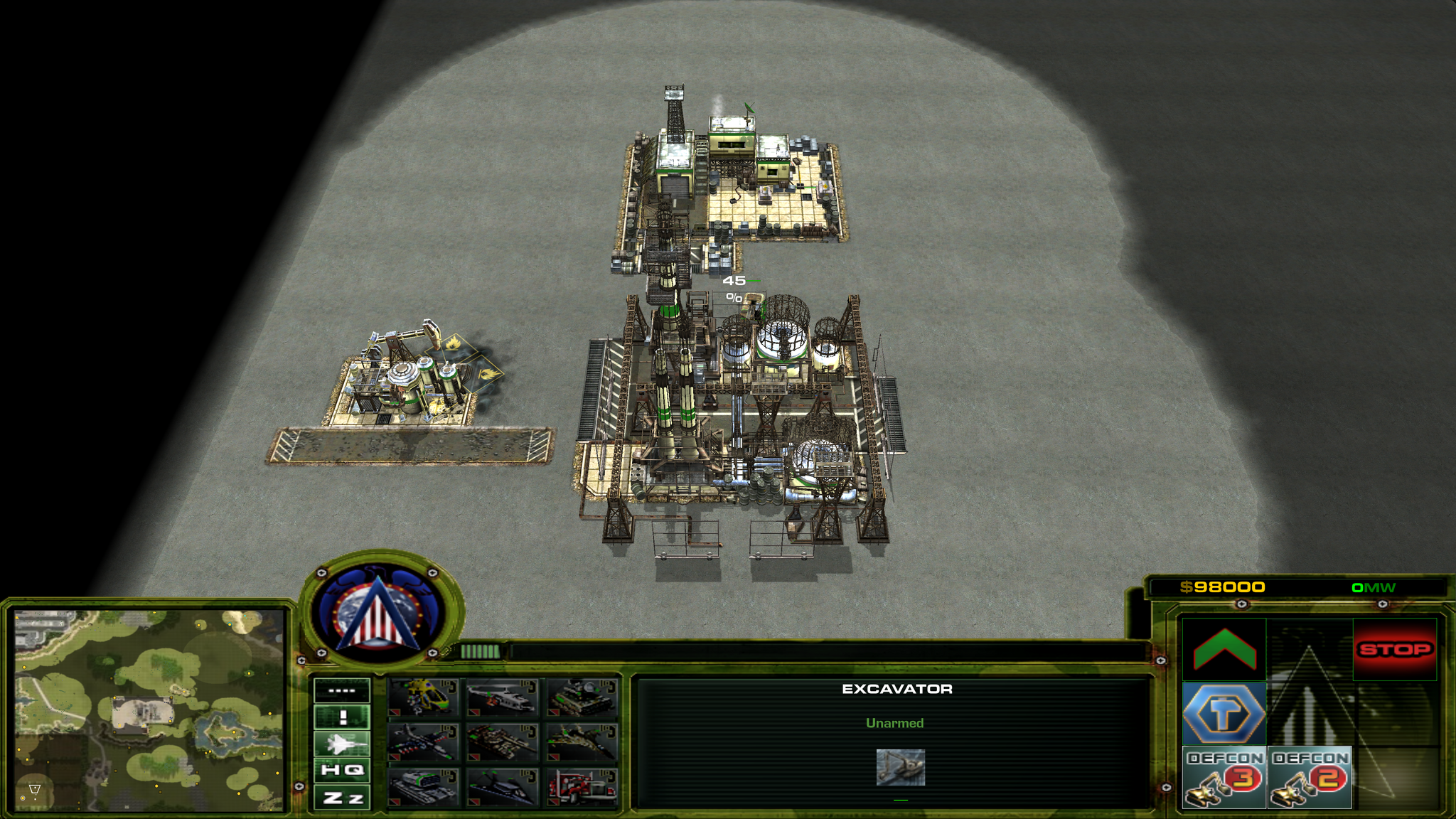1456x819 pixels.
Task: Select the camouflage fighter jet icon
Action: pyautogui.click(x=582, y=742)
